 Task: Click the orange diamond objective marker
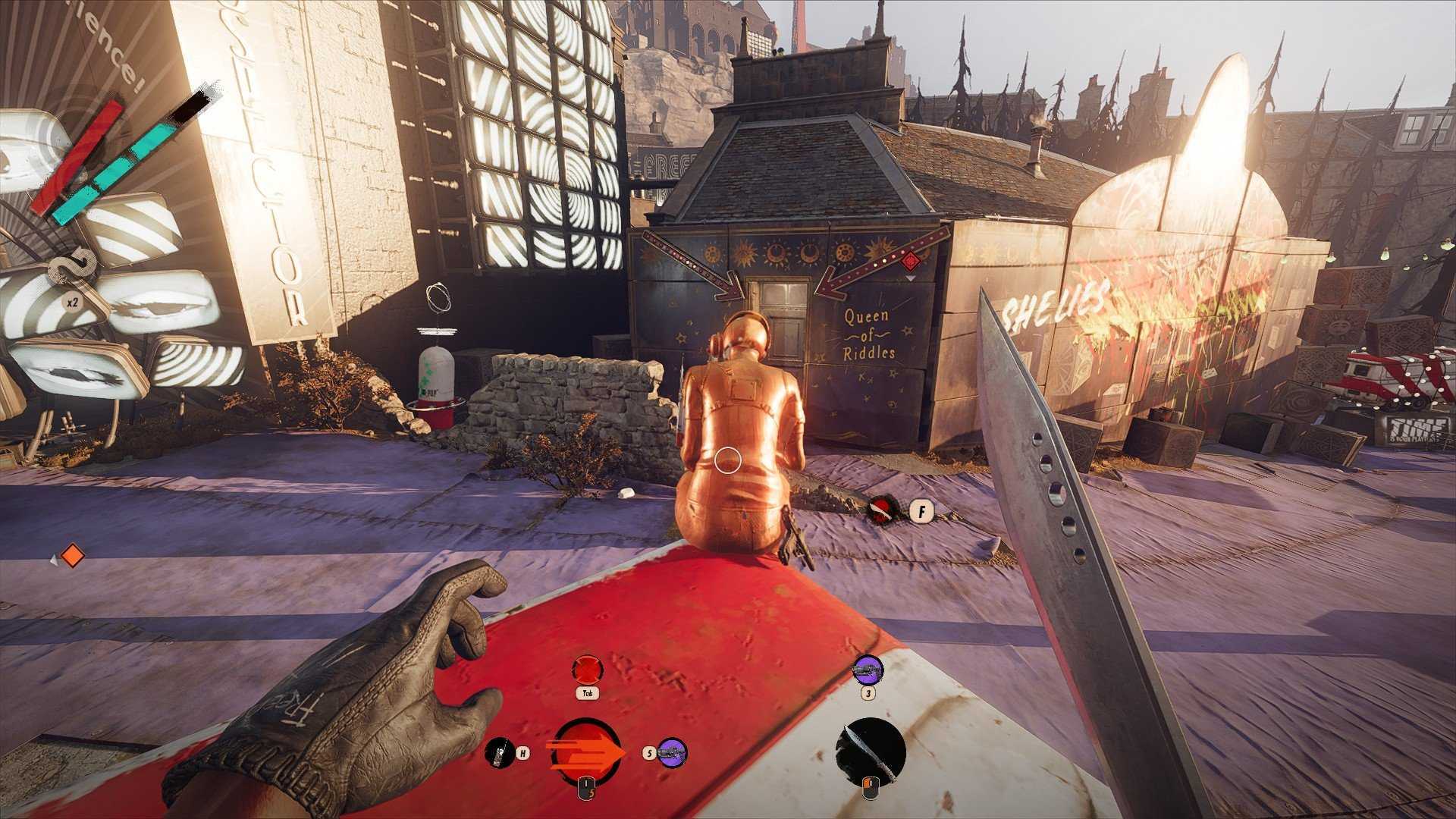(72, 556)
